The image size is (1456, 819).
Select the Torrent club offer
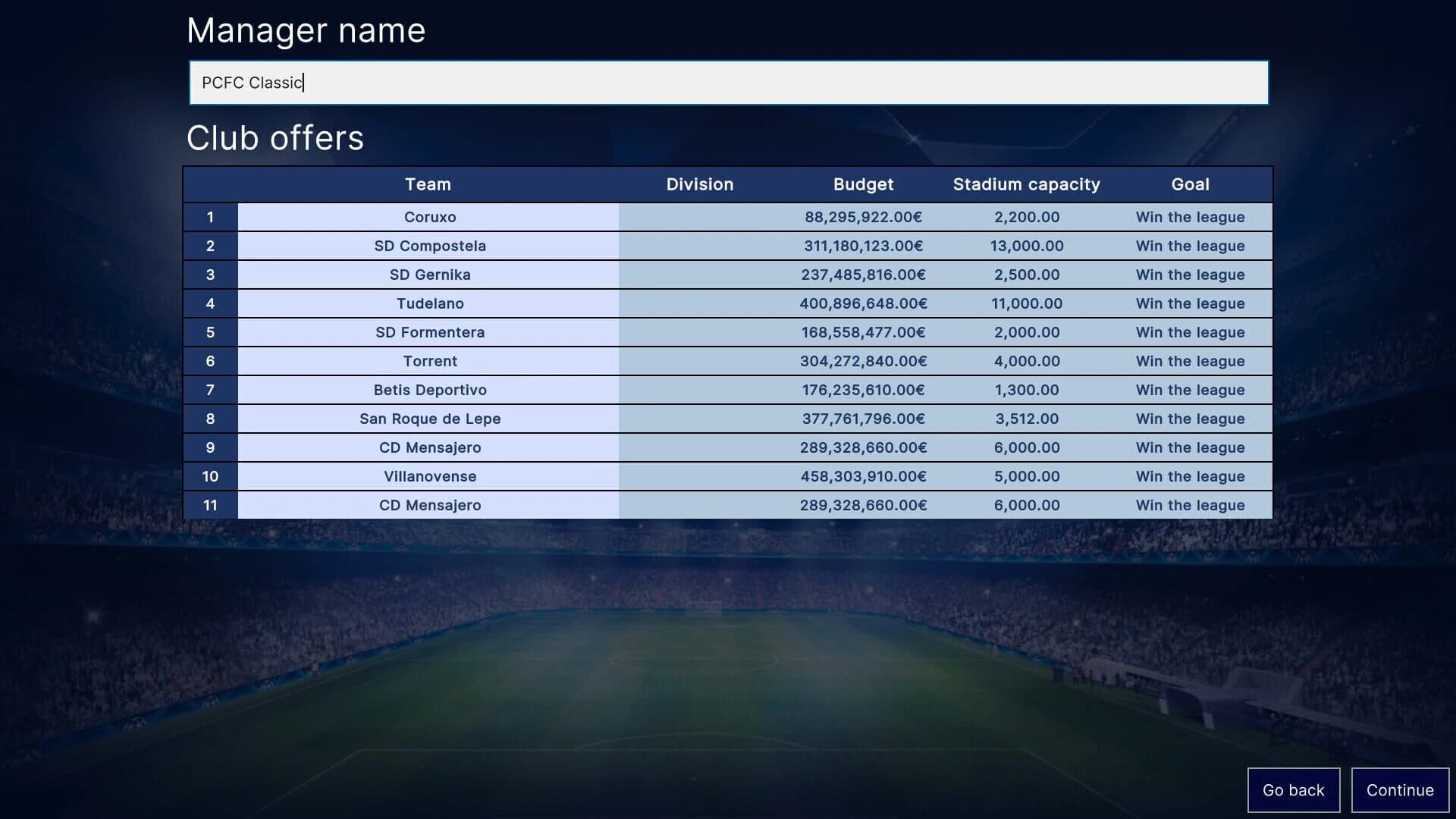pyautogui.click(x=428, y=361)
